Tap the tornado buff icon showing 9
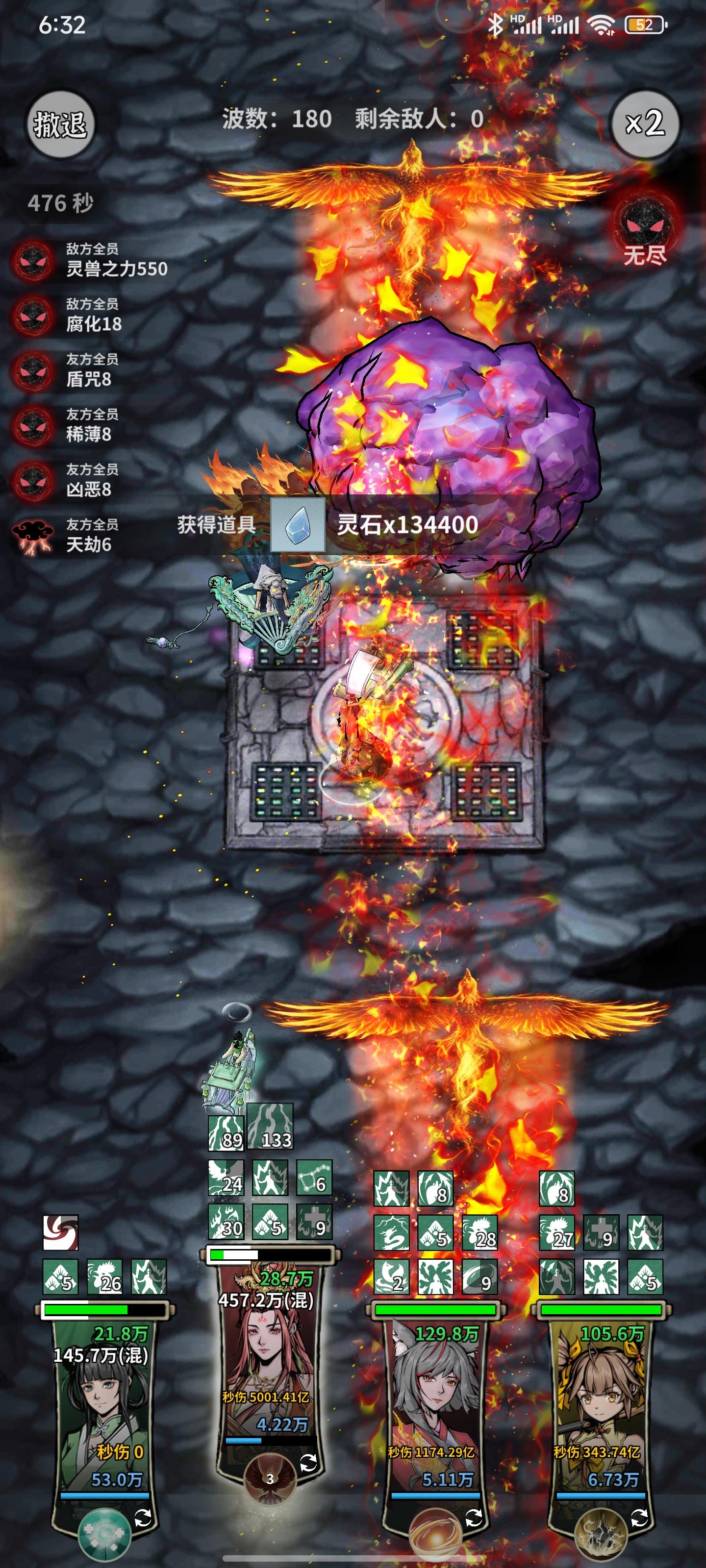 [x=480, y=1277]
